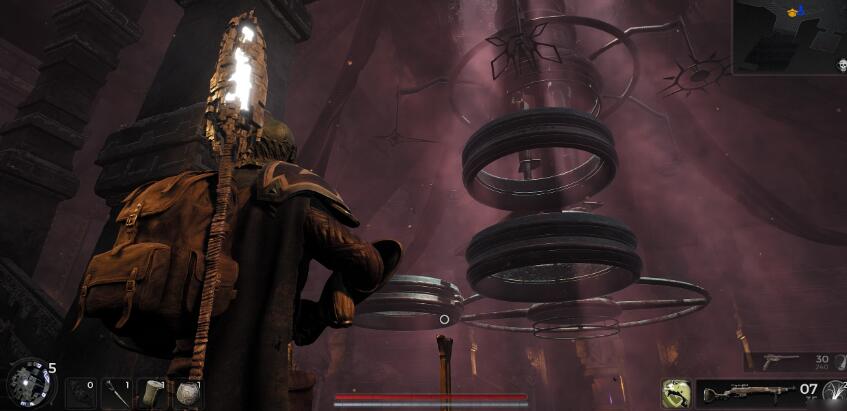Select the round white consumable quick slot

(186, 393)
